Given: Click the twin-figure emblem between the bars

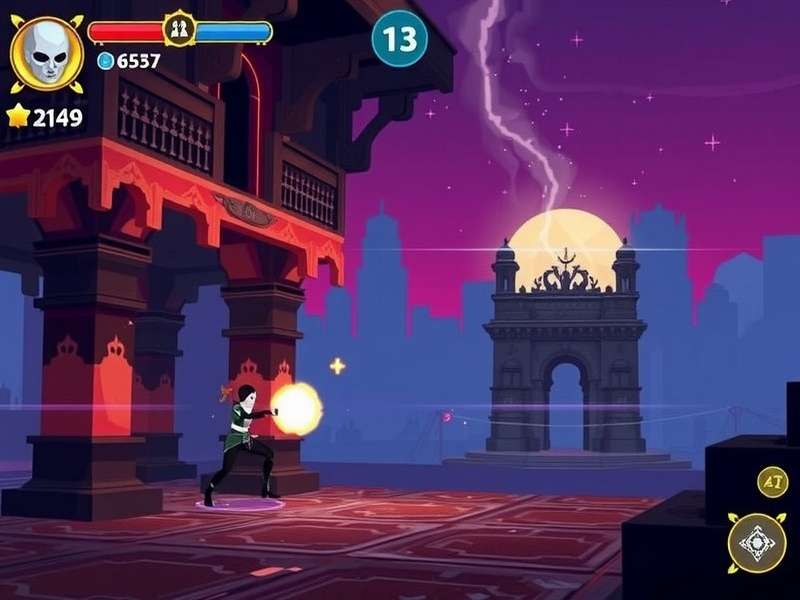Looking at the screenshot, I should point(180,30).
